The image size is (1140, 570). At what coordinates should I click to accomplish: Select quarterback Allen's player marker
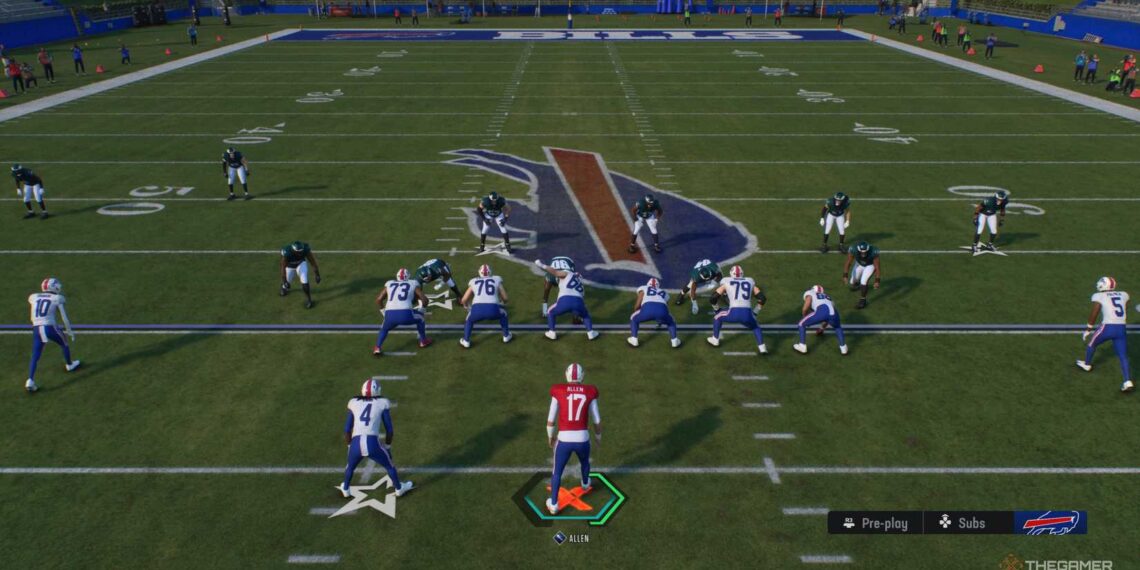(570, 498)
